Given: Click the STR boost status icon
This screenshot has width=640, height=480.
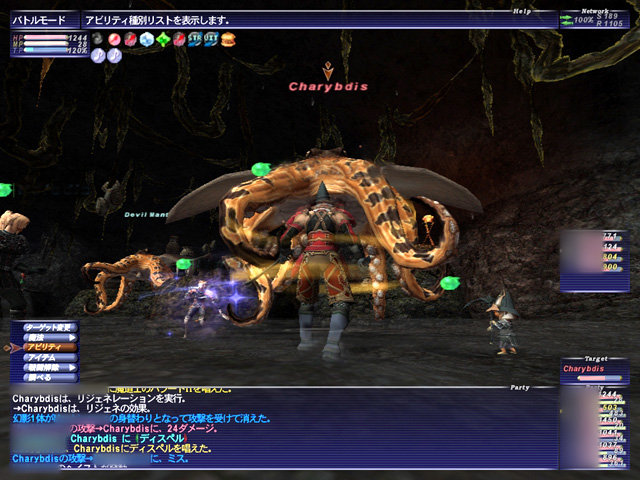Looking at the screenshot, I should point(195,39).
